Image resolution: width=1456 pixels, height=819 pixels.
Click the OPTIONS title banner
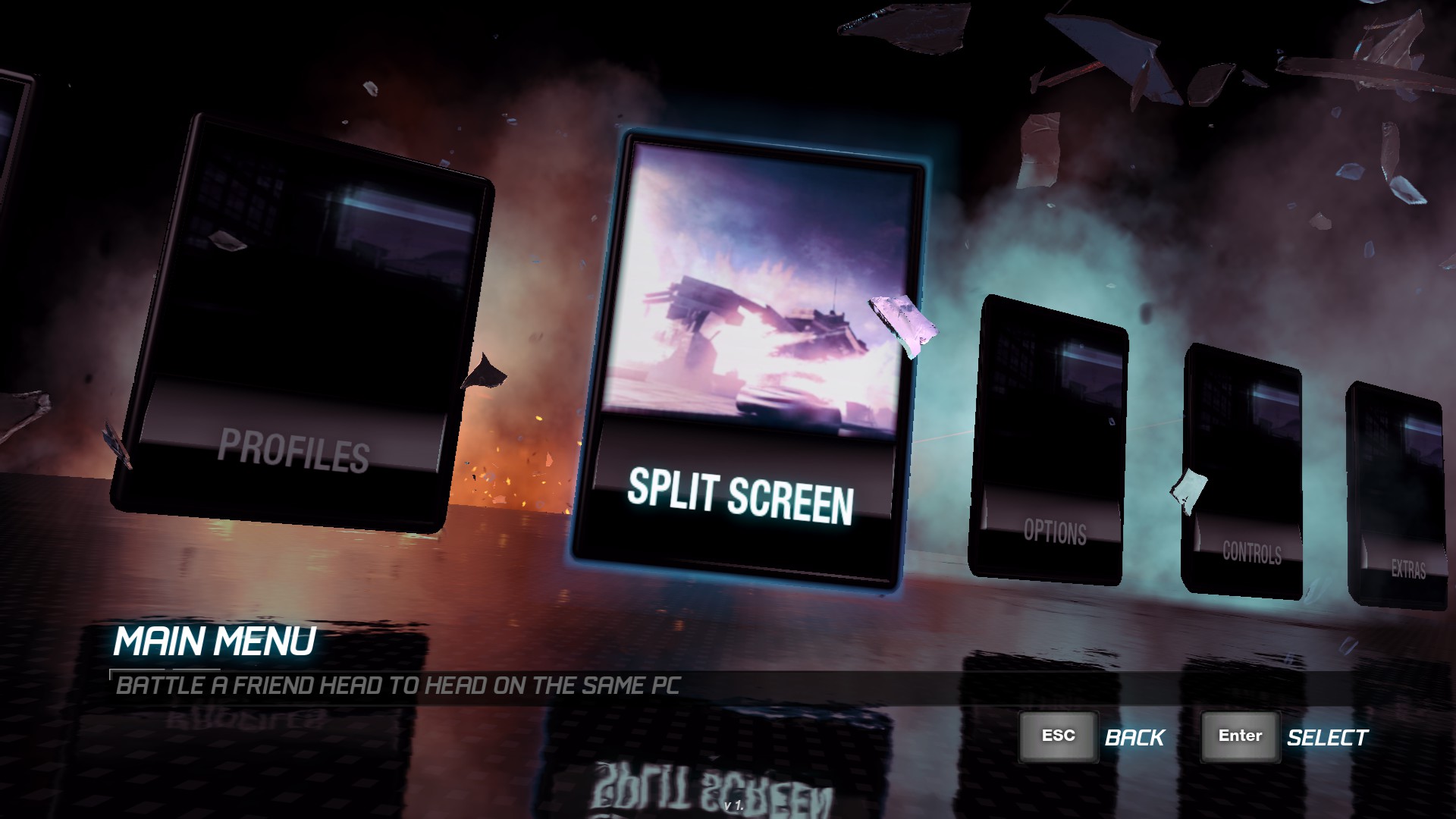coord(1054,531)
